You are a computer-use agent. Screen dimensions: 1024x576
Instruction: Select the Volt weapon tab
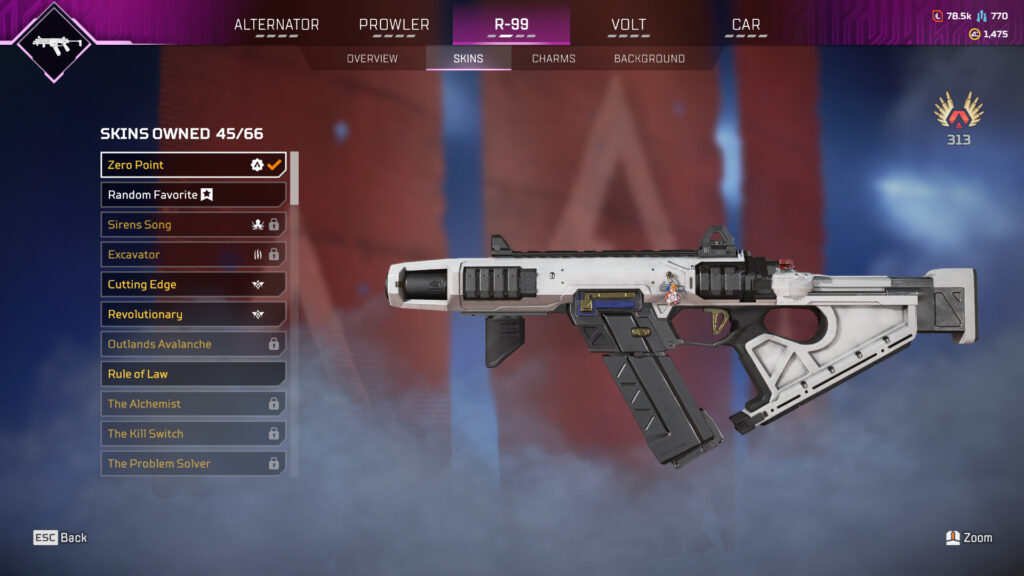tap(628, 25)
